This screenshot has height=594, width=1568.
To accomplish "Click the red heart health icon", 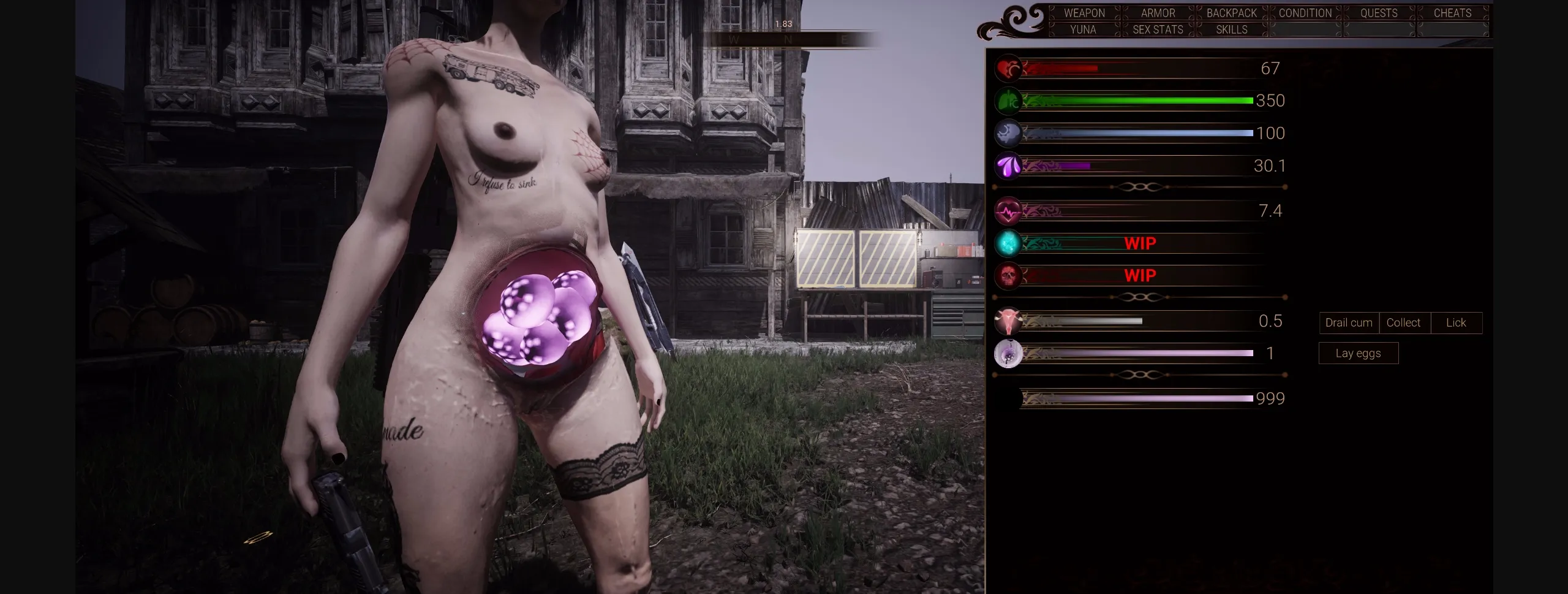I will [x=1008, y=68].
